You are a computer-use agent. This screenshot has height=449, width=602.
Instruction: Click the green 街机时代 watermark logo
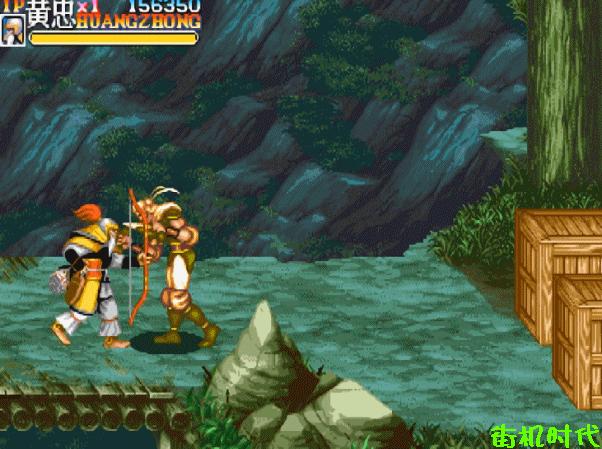(x=545, y=436)
